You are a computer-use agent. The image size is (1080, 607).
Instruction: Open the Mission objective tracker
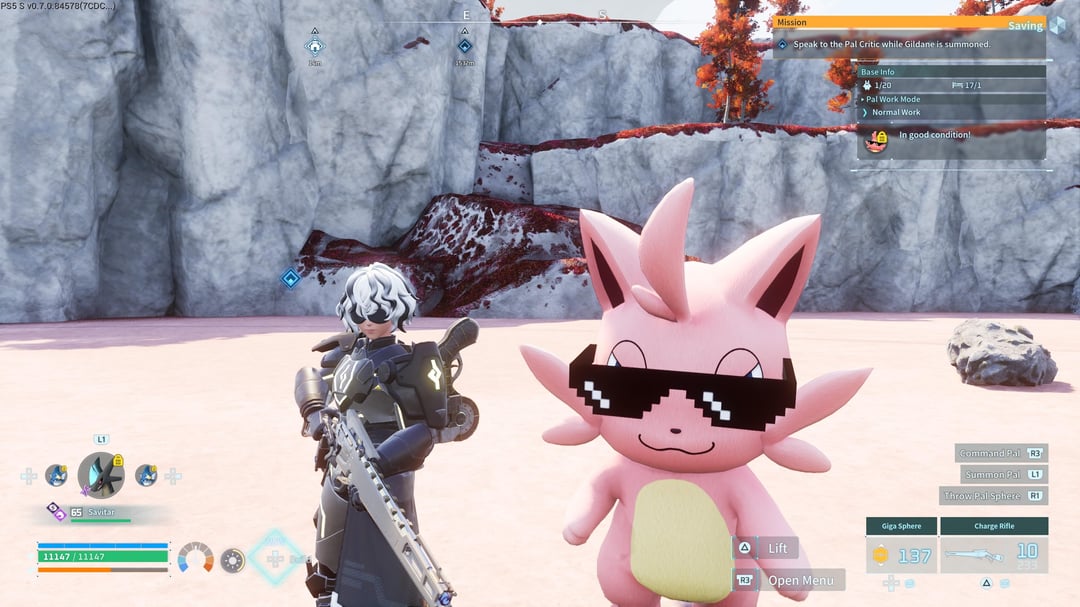click(908, 45)
